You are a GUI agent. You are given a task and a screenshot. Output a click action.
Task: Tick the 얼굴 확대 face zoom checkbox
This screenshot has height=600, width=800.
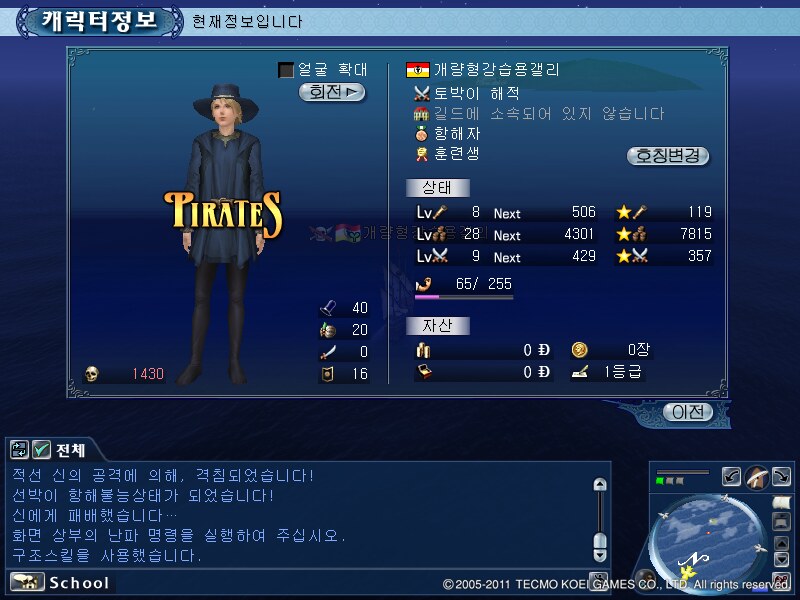point(286,70)
